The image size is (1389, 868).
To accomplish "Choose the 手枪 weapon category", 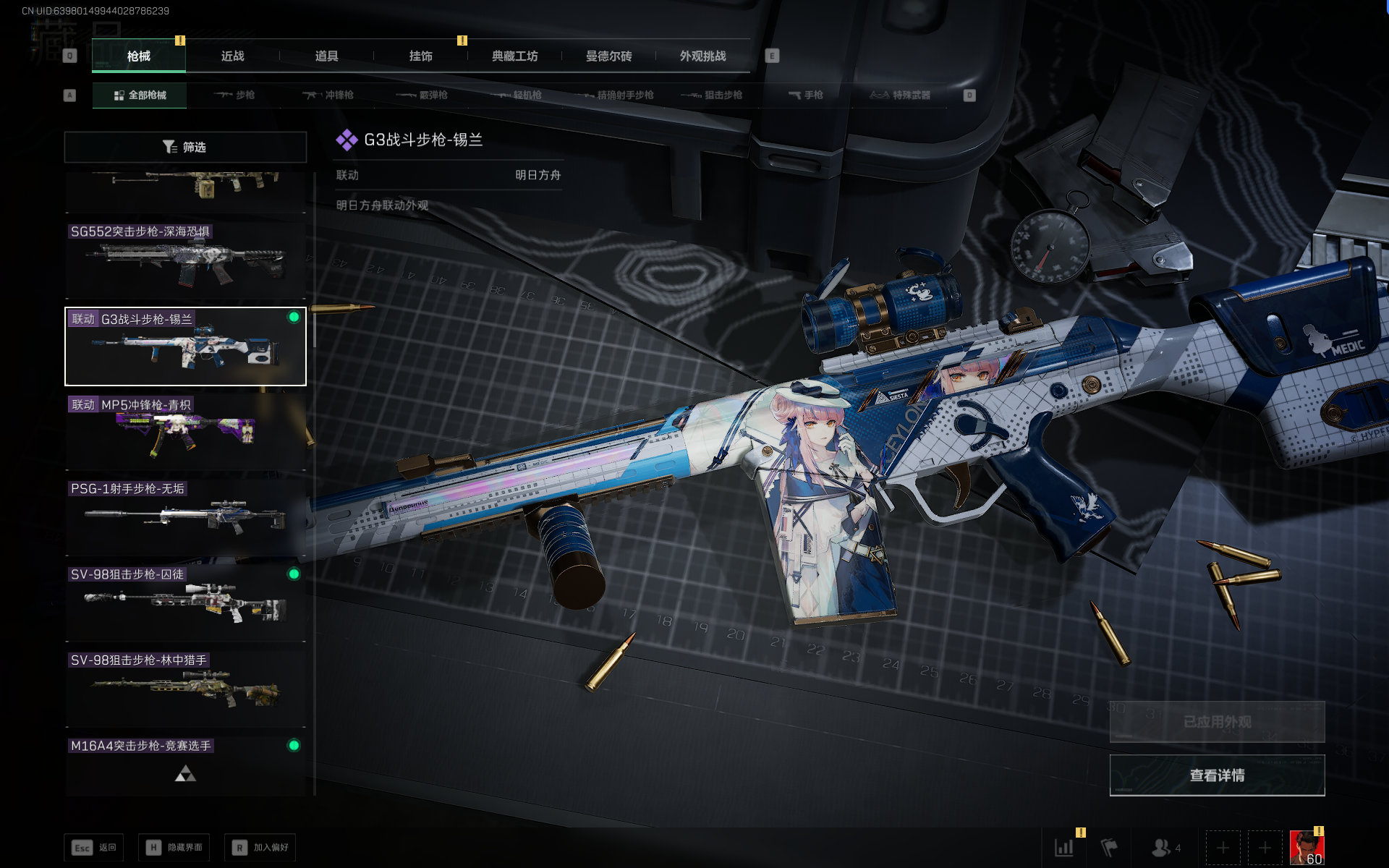I will coord(806,95).
